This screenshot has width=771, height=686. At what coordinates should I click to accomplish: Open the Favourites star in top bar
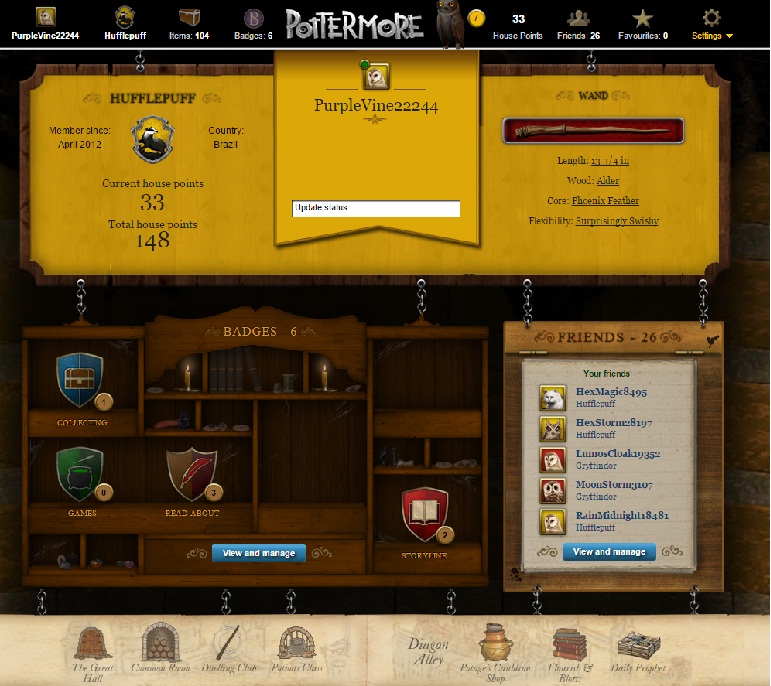[643, 19]
